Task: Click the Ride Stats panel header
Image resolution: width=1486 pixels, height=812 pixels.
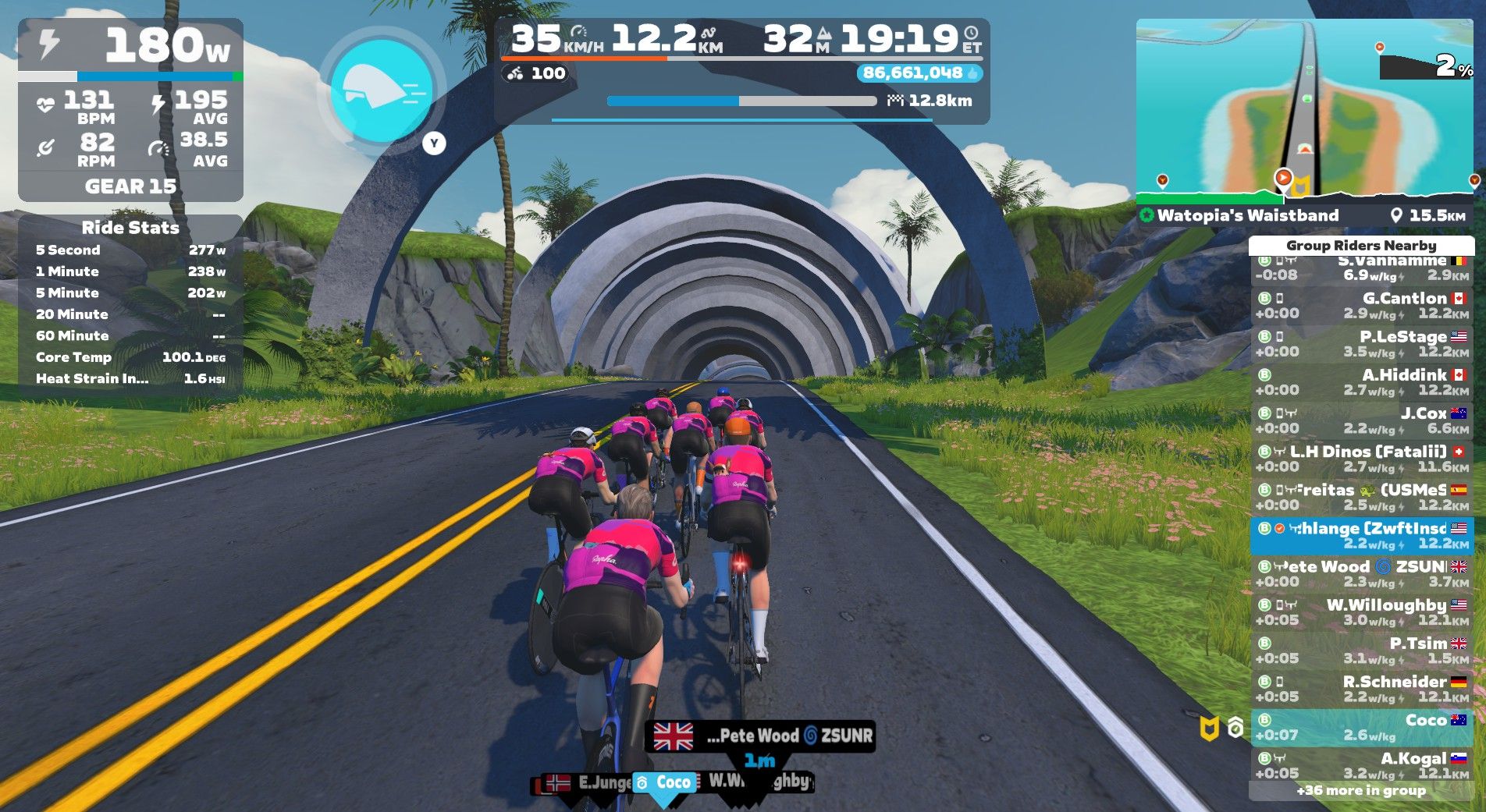Action: tap(130, 228)
